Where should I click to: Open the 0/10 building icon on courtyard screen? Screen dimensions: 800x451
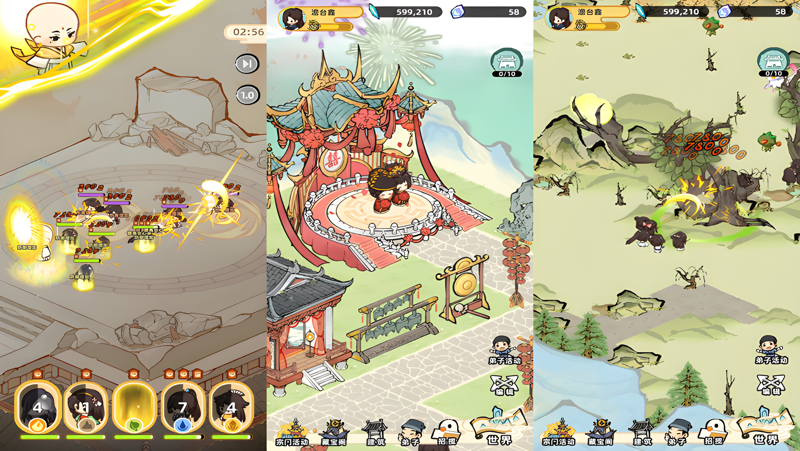506,64
